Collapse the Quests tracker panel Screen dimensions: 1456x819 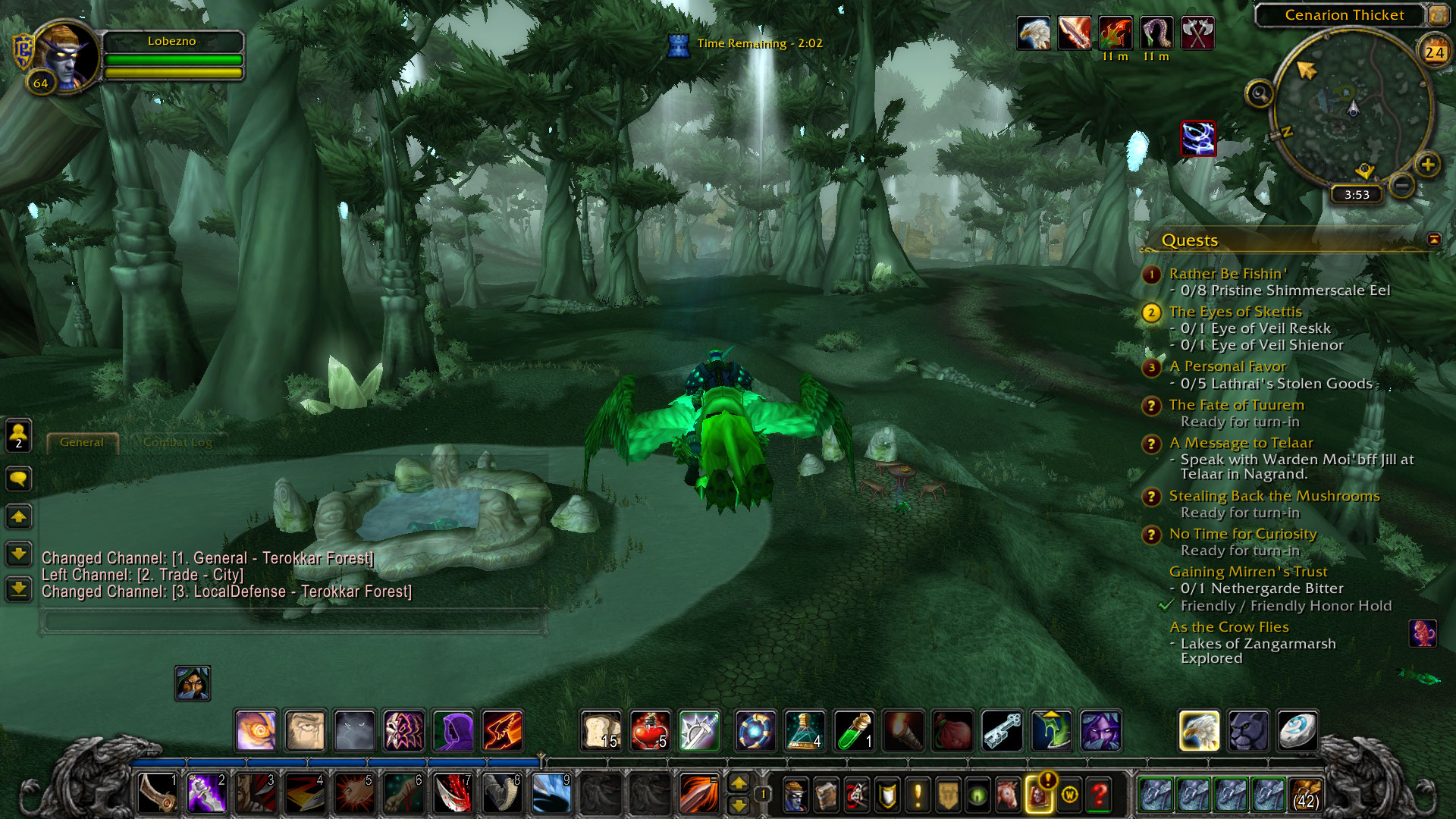pyautogui.click(x=1433, y=240)
